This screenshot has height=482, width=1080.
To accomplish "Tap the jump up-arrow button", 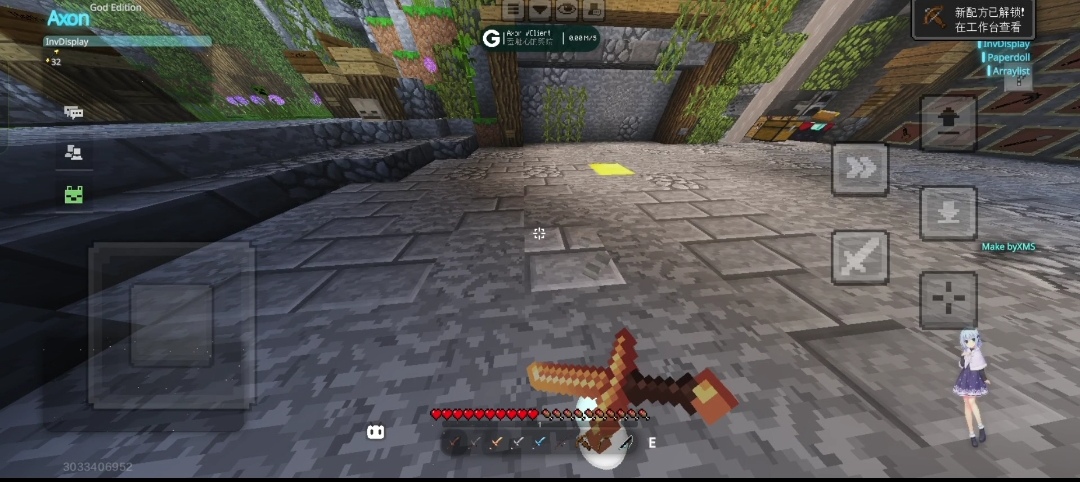I will coord(948,124).
